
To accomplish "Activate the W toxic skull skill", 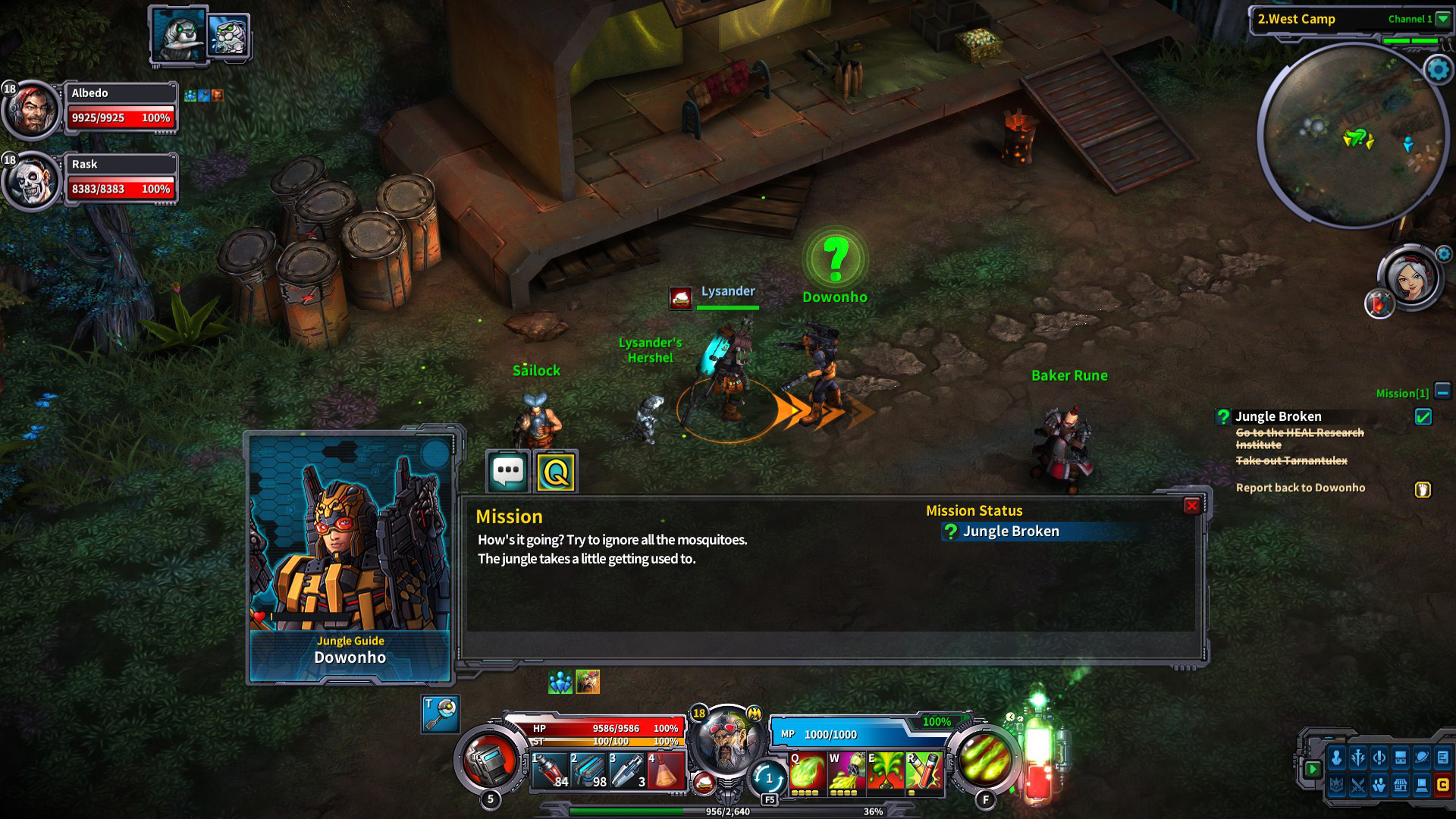I will point(846,772).
